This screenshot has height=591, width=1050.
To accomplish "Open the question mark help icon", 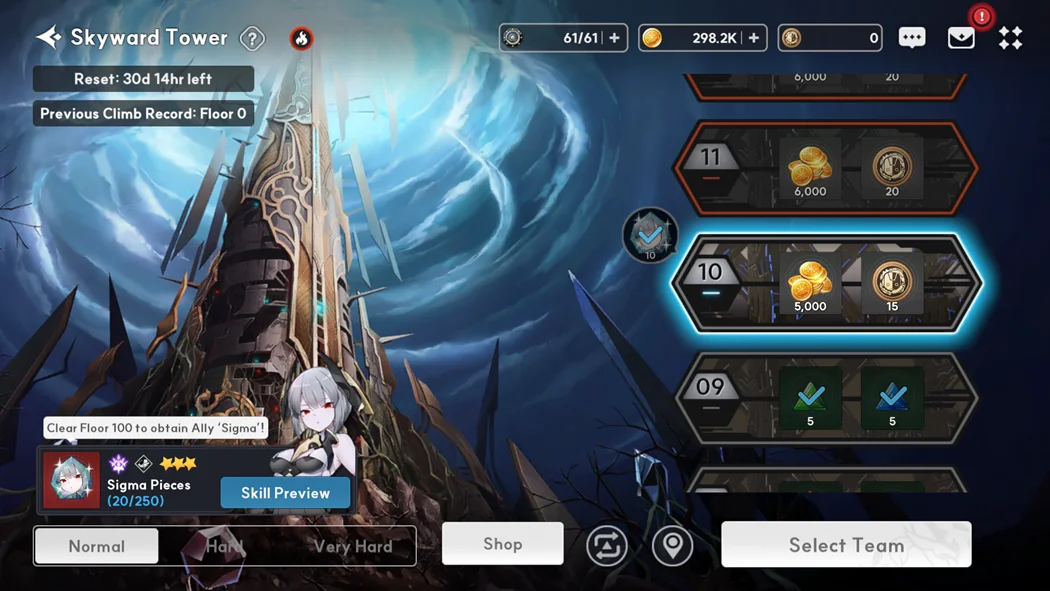I will click(252, 39).
